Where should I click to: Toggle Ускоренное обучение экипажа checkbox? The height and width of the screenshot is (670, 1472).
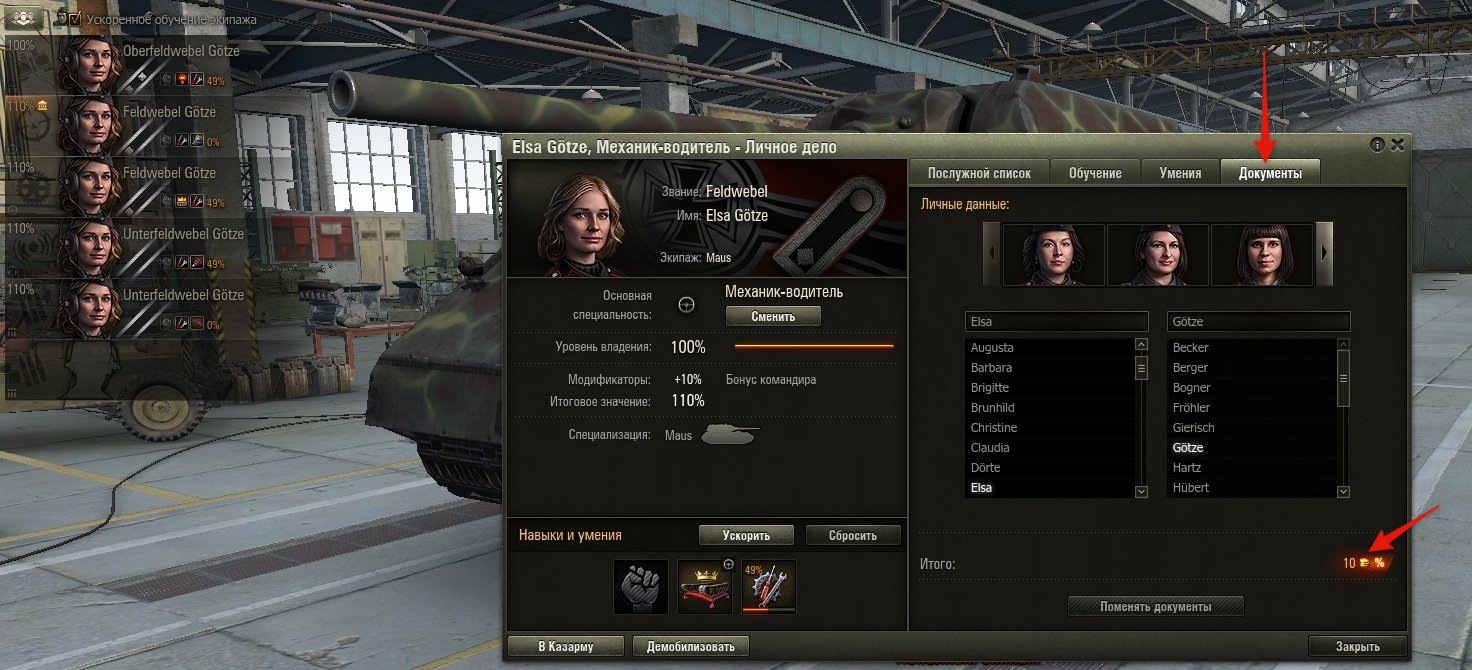[x=74, y=19]
